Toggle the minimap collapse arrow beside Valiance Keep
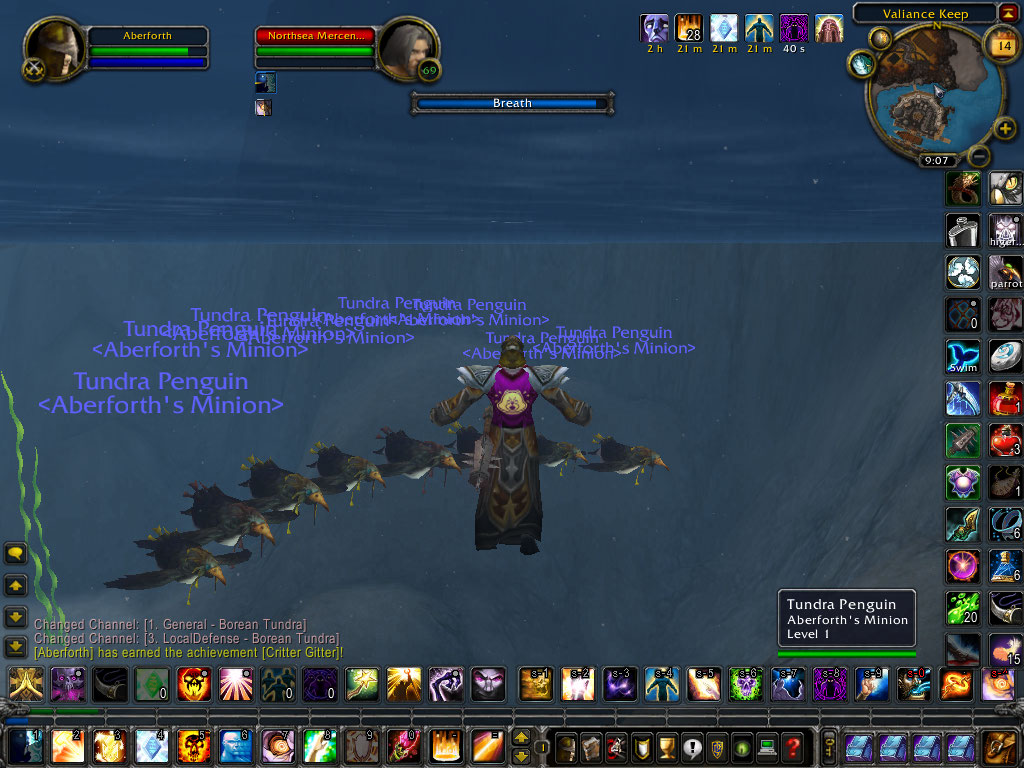 coord(1009,14)
